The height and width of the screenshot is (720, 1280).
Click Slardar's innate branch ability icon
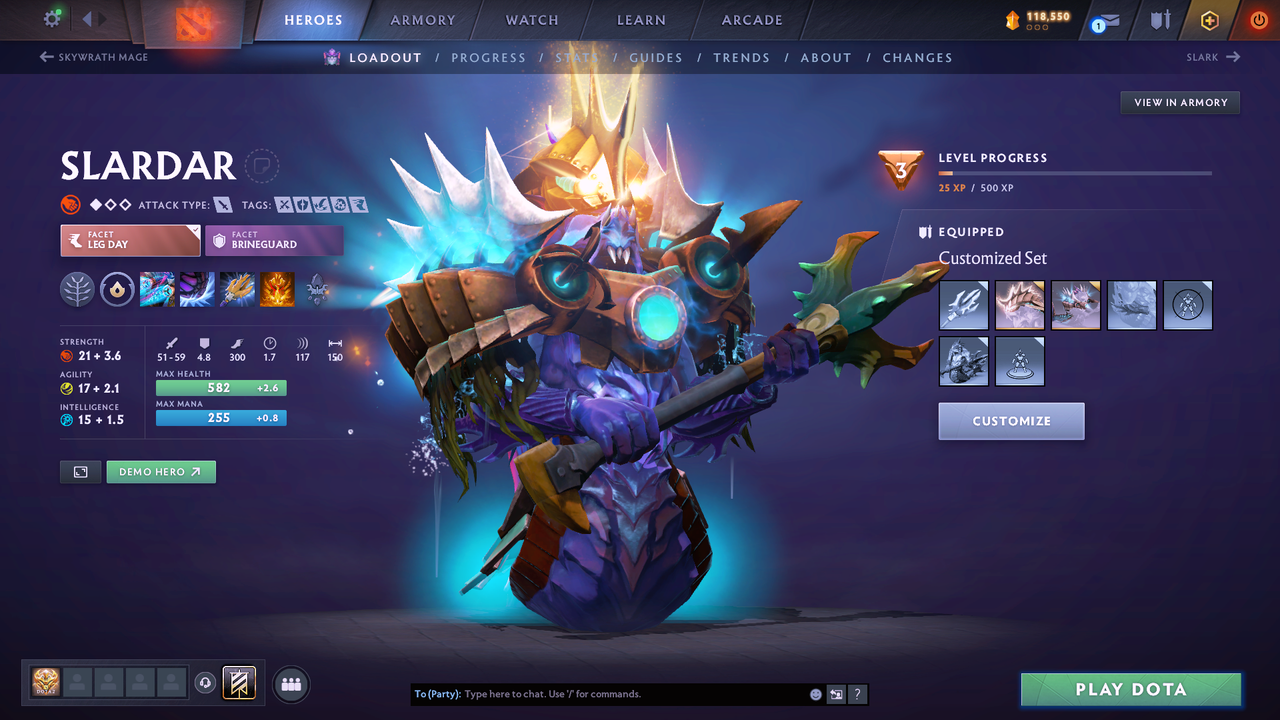pyautogui.click(x=78, y=289)
